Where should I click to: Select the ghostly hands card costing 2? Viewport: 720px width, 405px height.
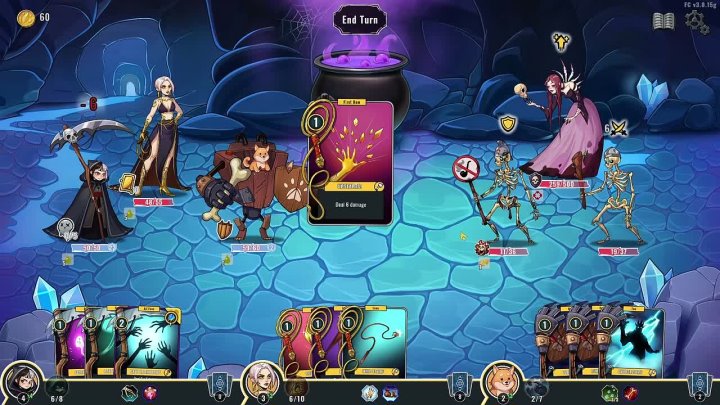tap(151, 343)
